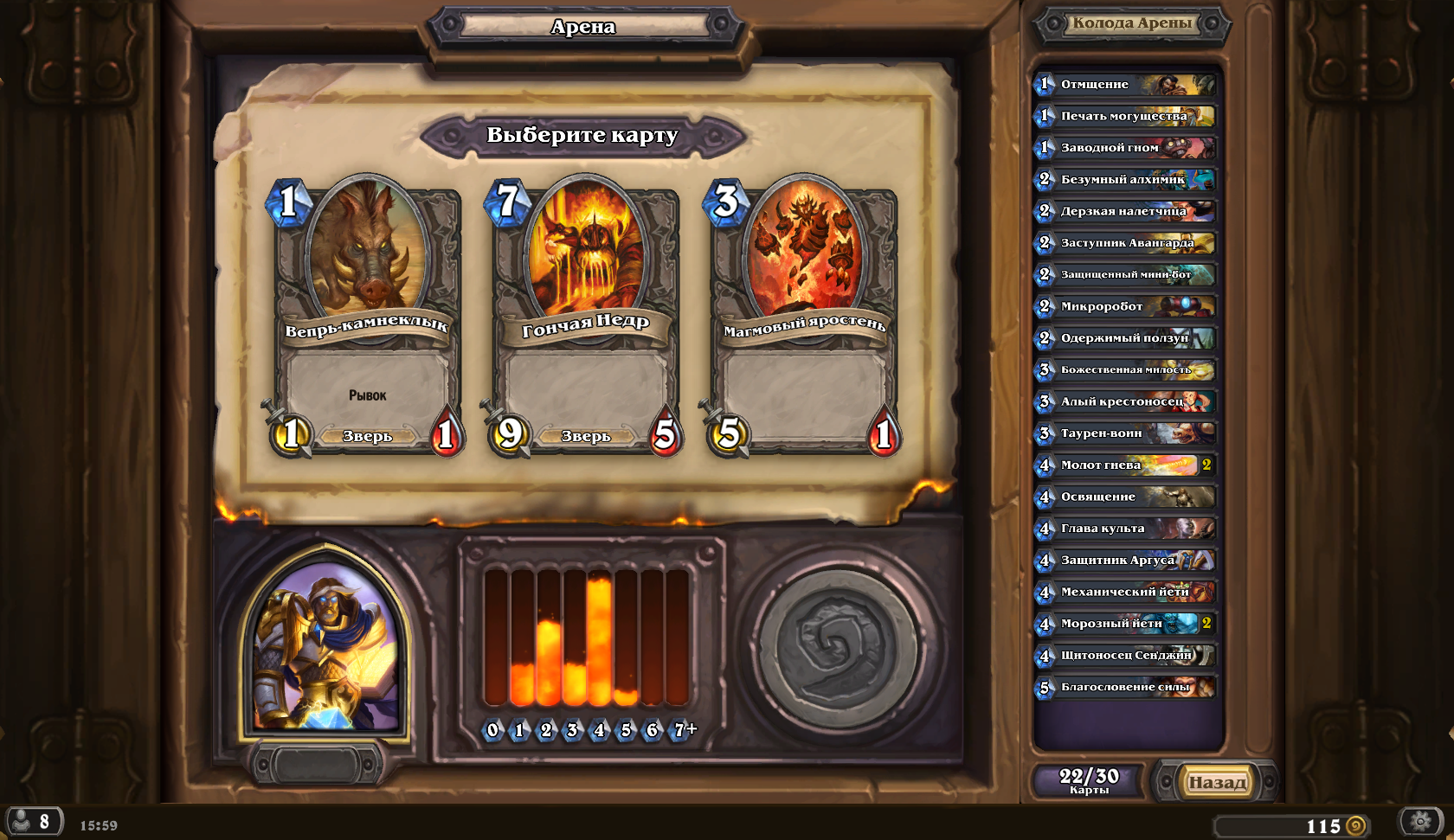Choose the Глава культа deck row

pos(1126,529)
